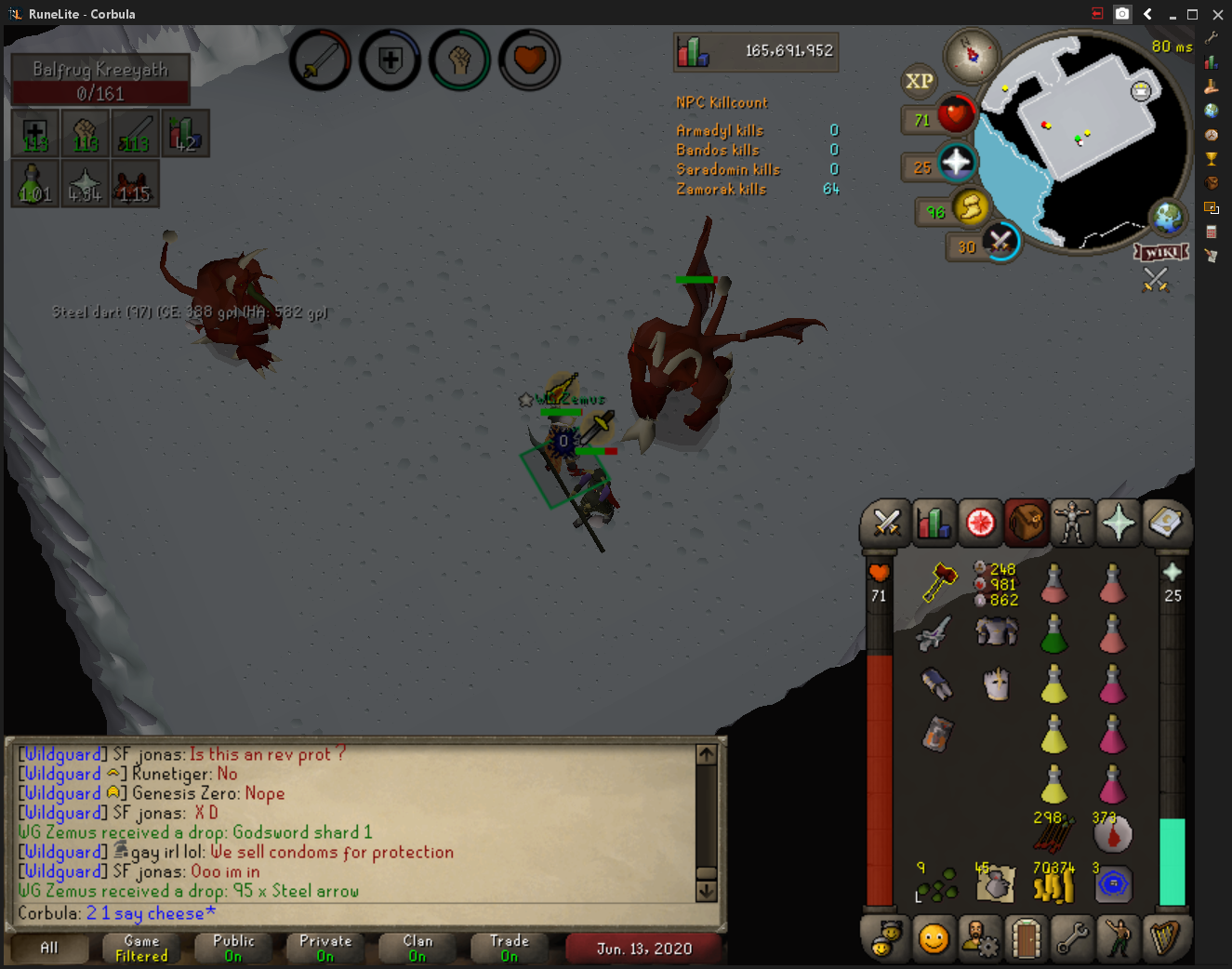Click the green potion in inventory
The width and height of the screenshot is (1232, 969).
[1053, 635]
